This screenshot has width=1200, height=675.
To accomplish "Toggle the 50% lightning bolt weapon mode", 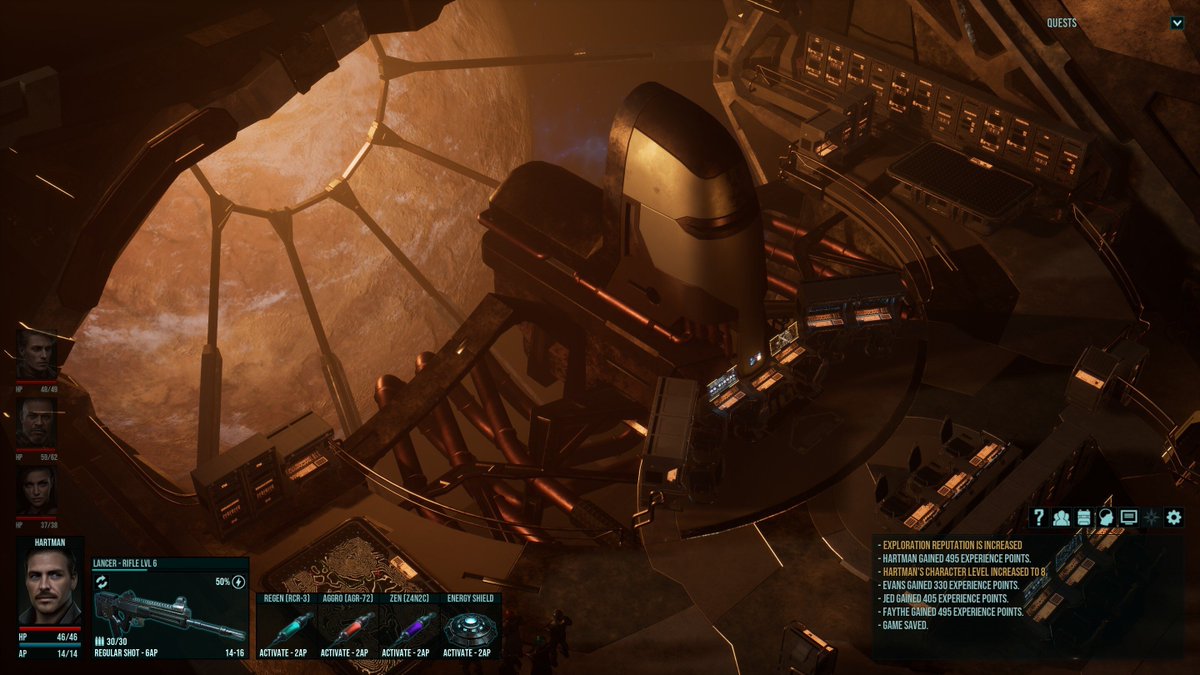I will pos(238,582).
